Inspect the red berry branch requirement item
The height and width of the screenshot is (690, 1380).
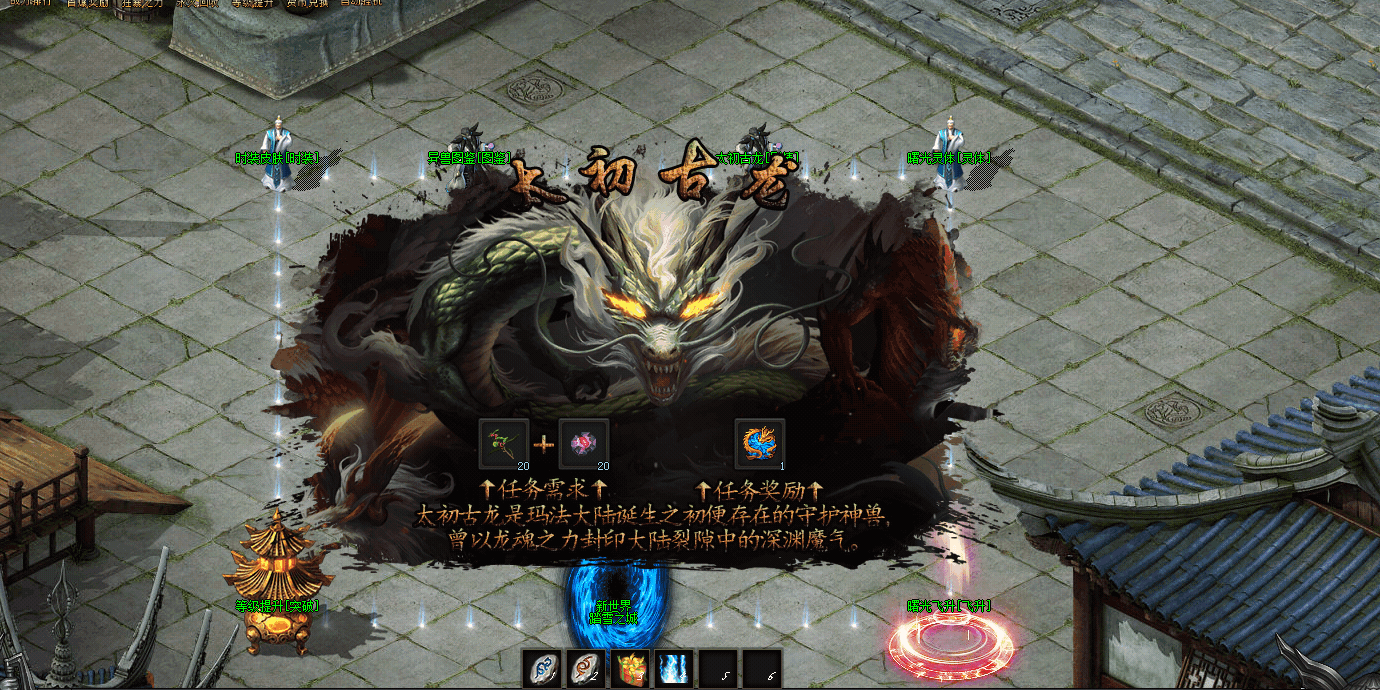click(504, 443)
